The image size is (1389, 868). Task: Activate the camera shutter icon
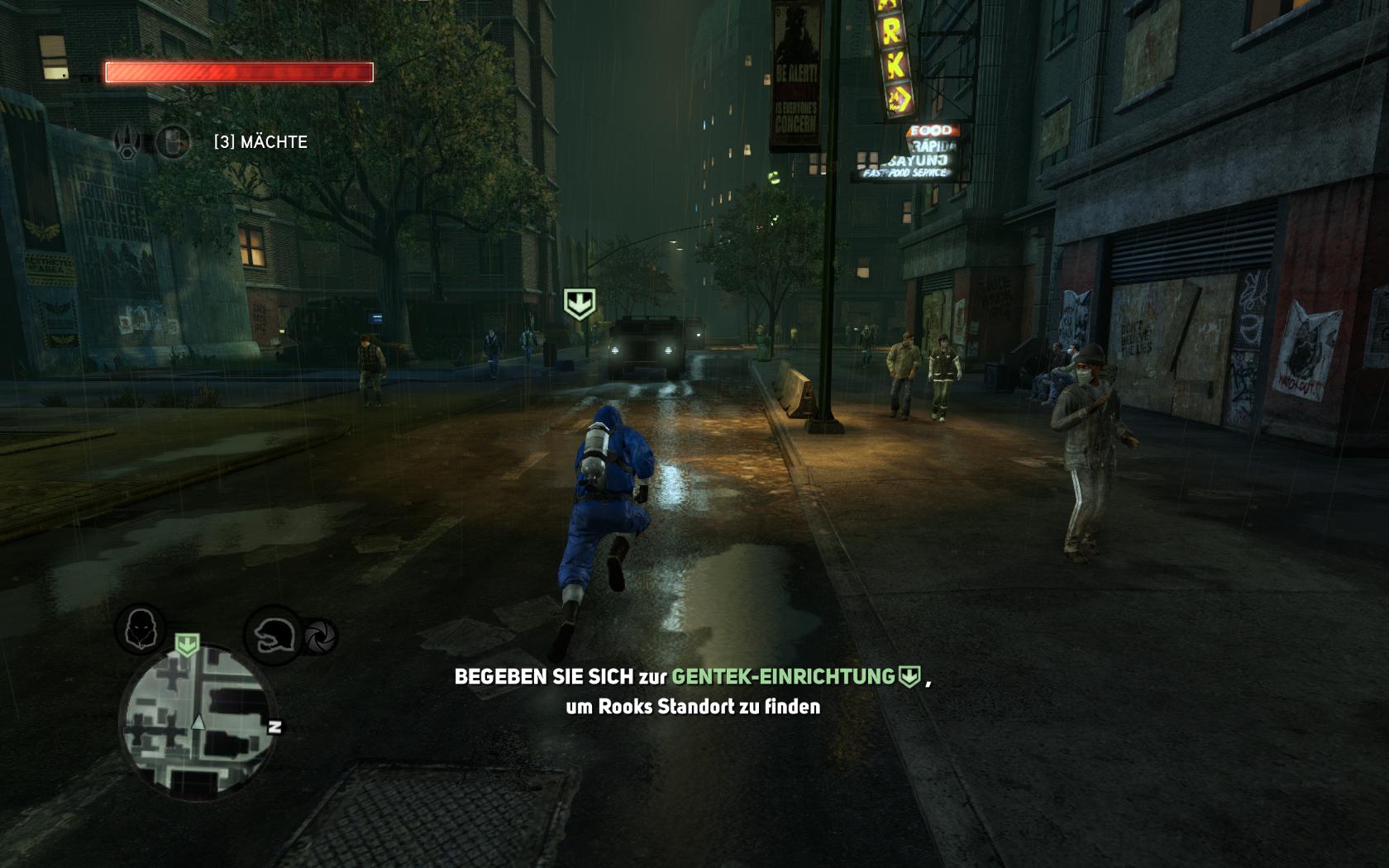(321, 637)
